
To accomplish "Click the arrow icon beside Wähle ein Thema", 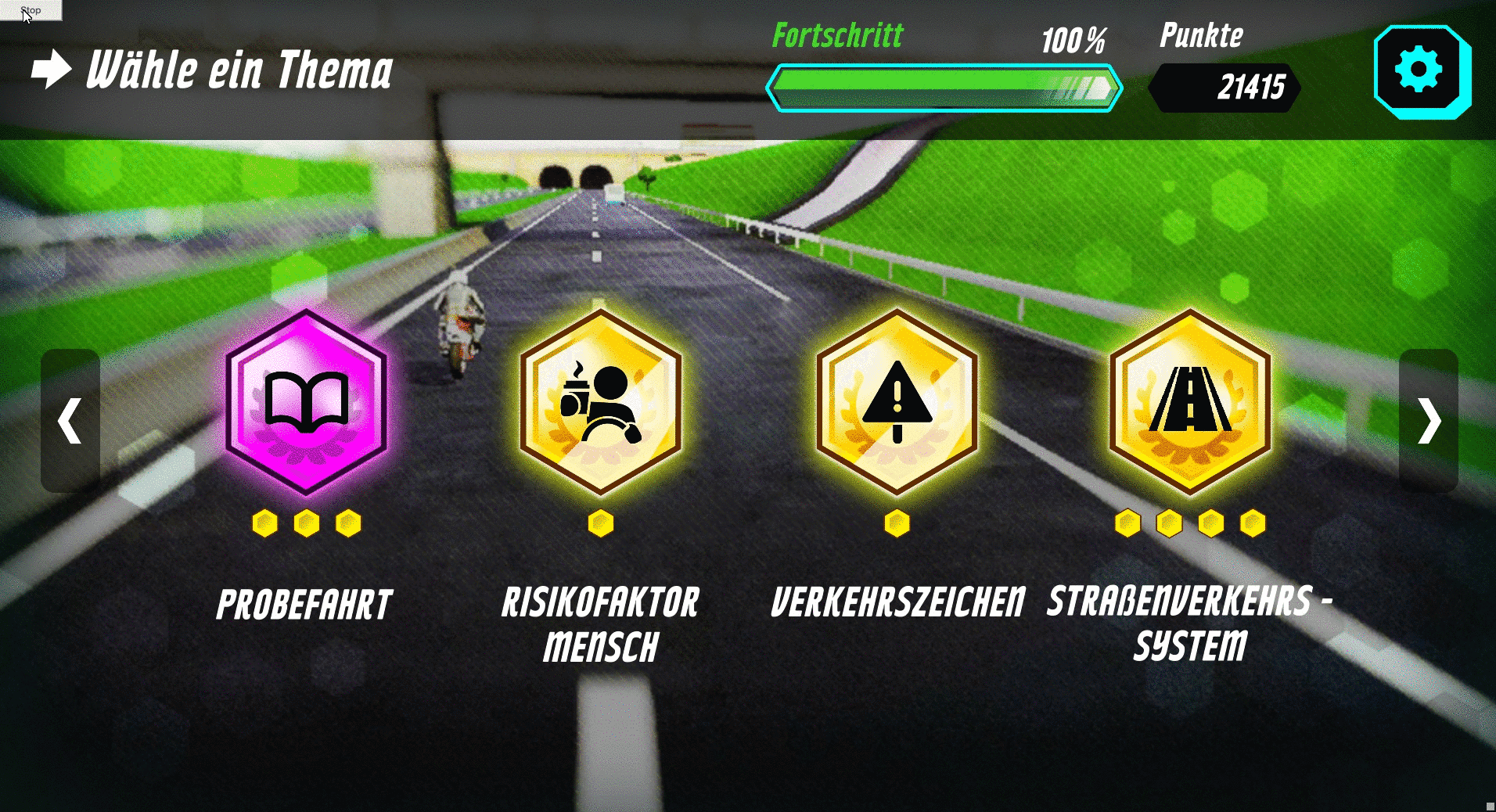I will (x=49, y=70).
